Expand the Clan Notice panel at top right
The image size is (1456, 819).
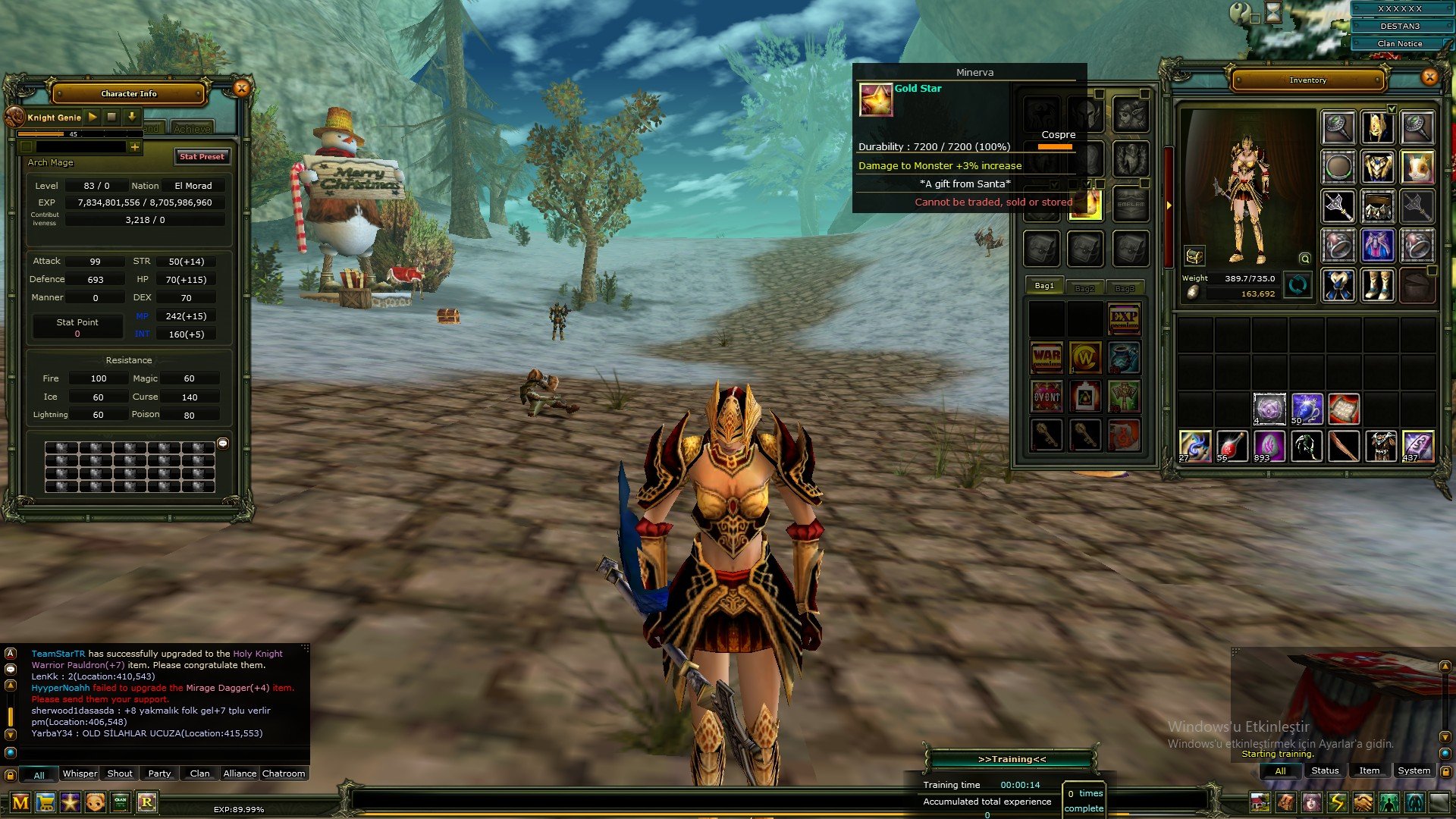tap(1401, 43)
